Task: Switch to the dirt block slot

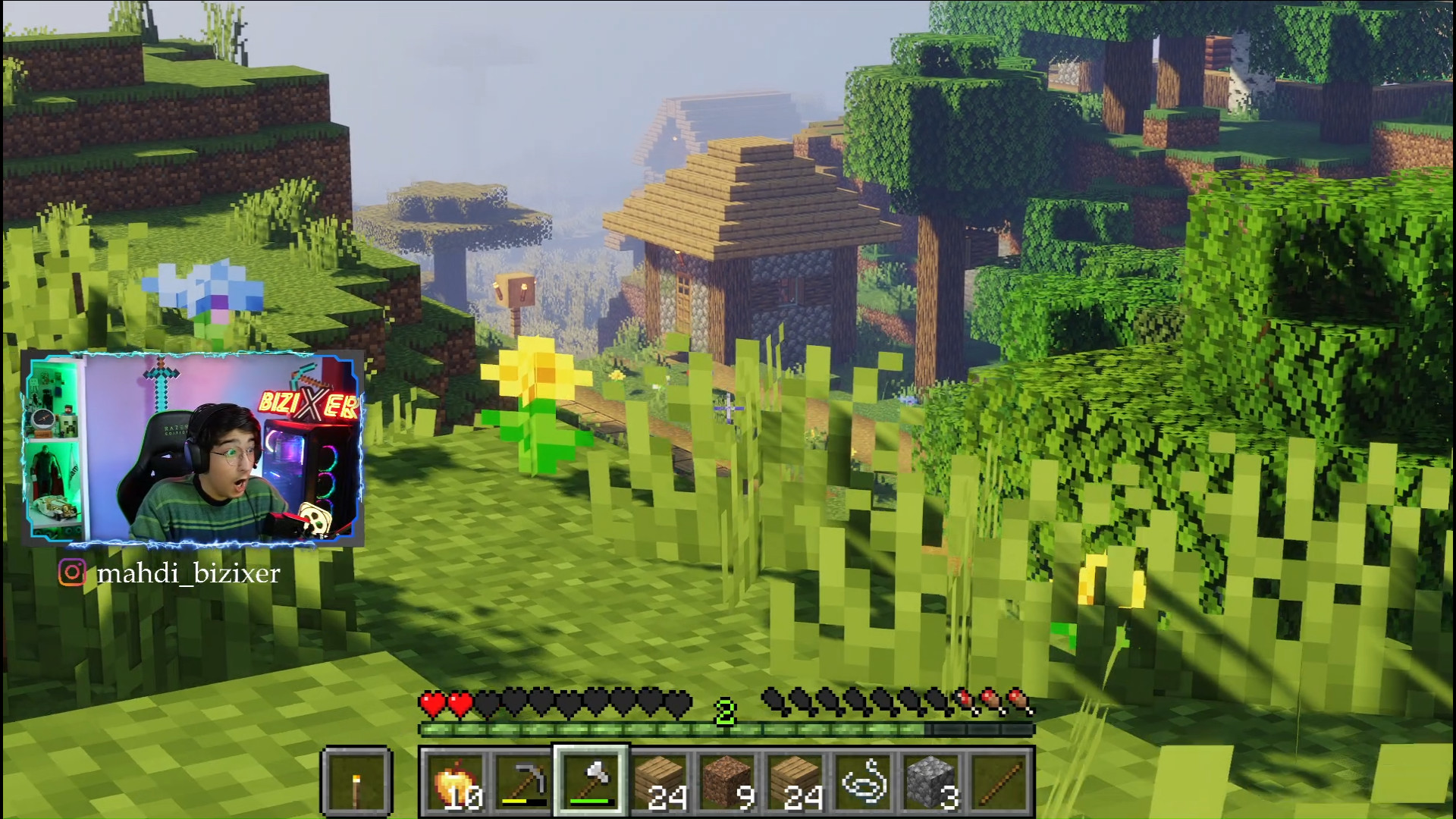Action: pos(727,782)
